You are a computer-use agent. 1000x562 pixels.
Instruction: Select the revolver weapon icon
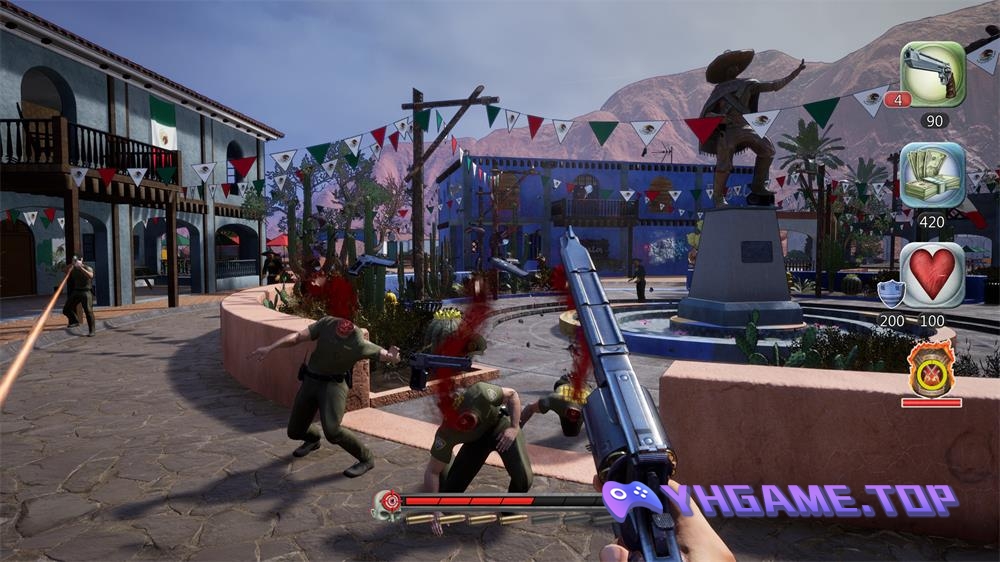point(932,73)
